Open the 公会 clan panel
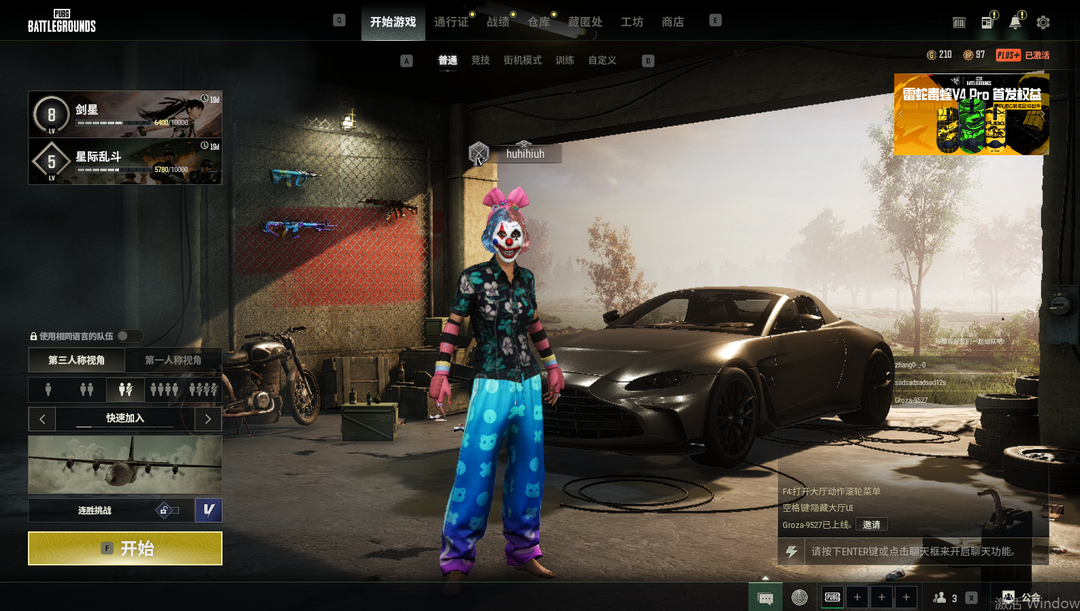The height and width of the screenshot is (611, 1080). [x=1022, y=598]
